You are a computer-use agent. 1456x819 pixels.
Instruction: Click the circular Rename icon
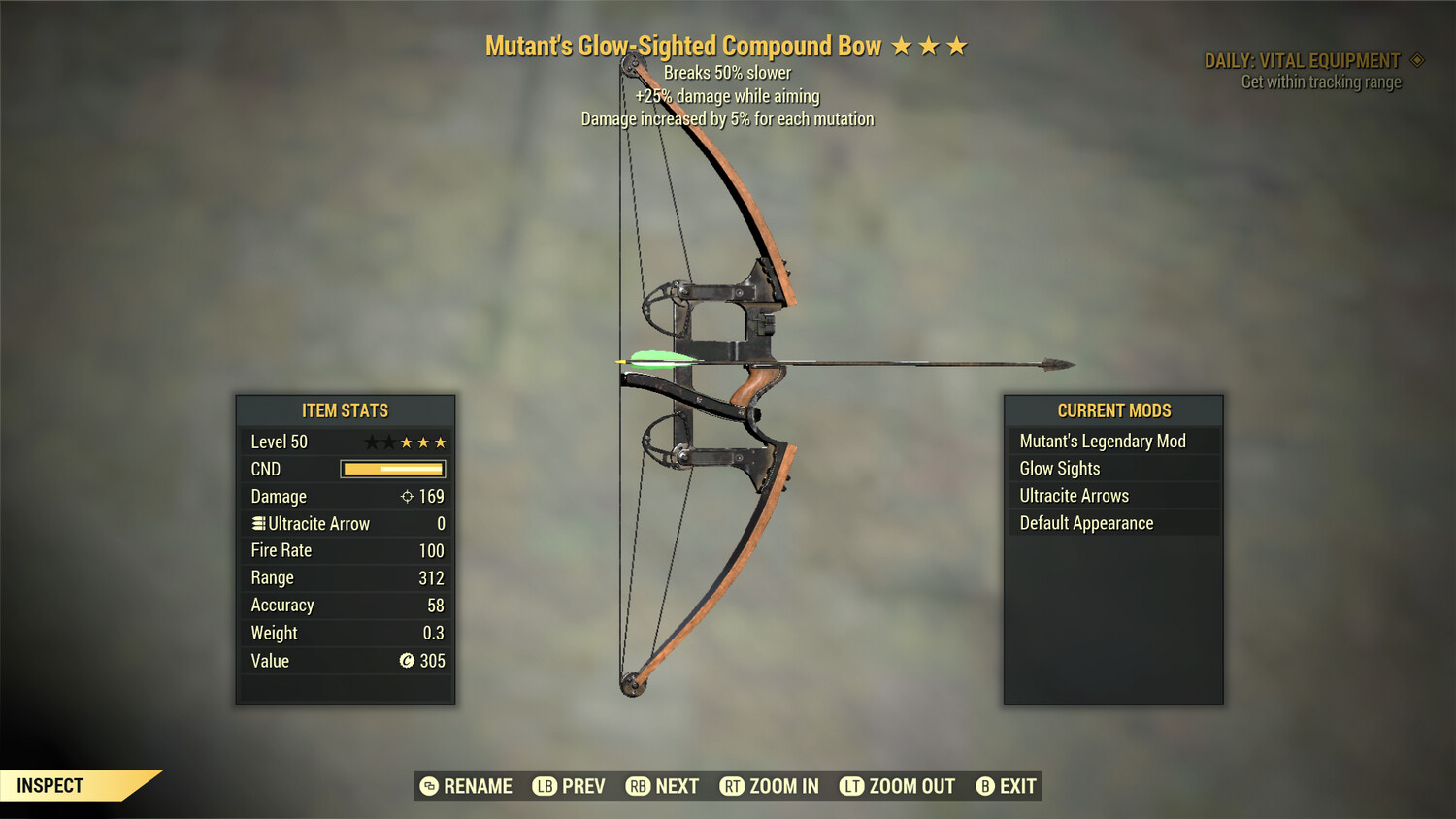427,786
